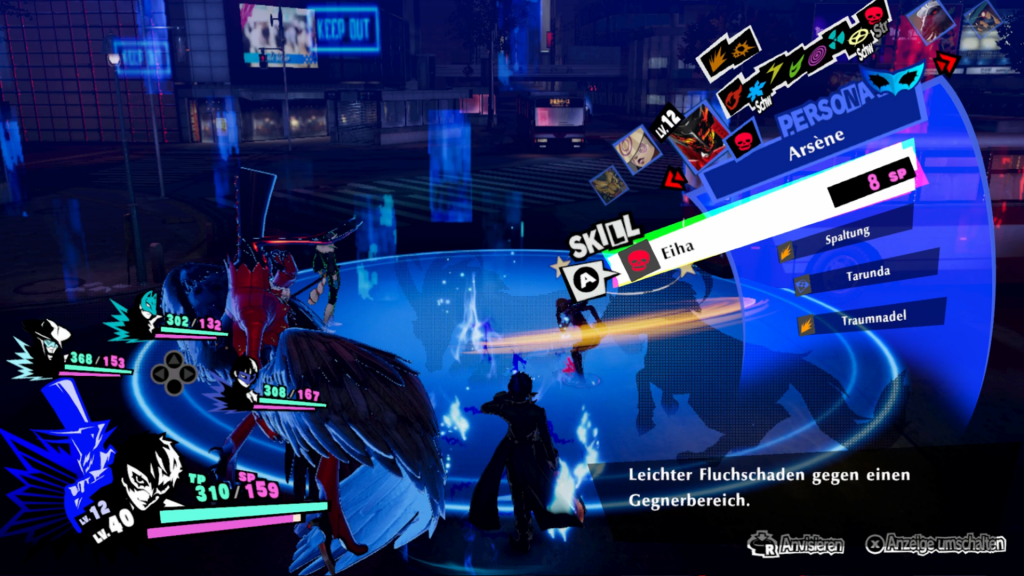Image resolution: width=1024 pixels, height=576 pixels.
Task: Select the party member with 302 HP
Action: pyautogui.click(x=148, y=316)
